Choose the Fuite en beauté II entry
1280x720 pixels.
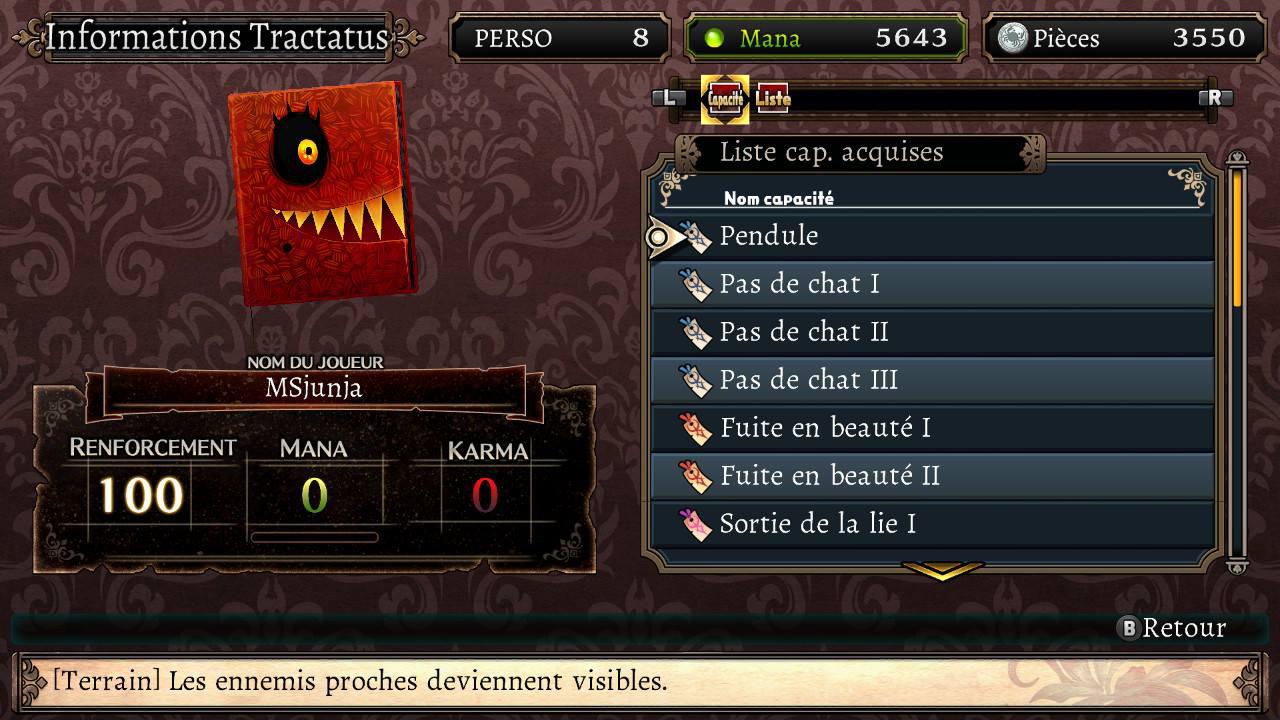[x=930, y=476]
